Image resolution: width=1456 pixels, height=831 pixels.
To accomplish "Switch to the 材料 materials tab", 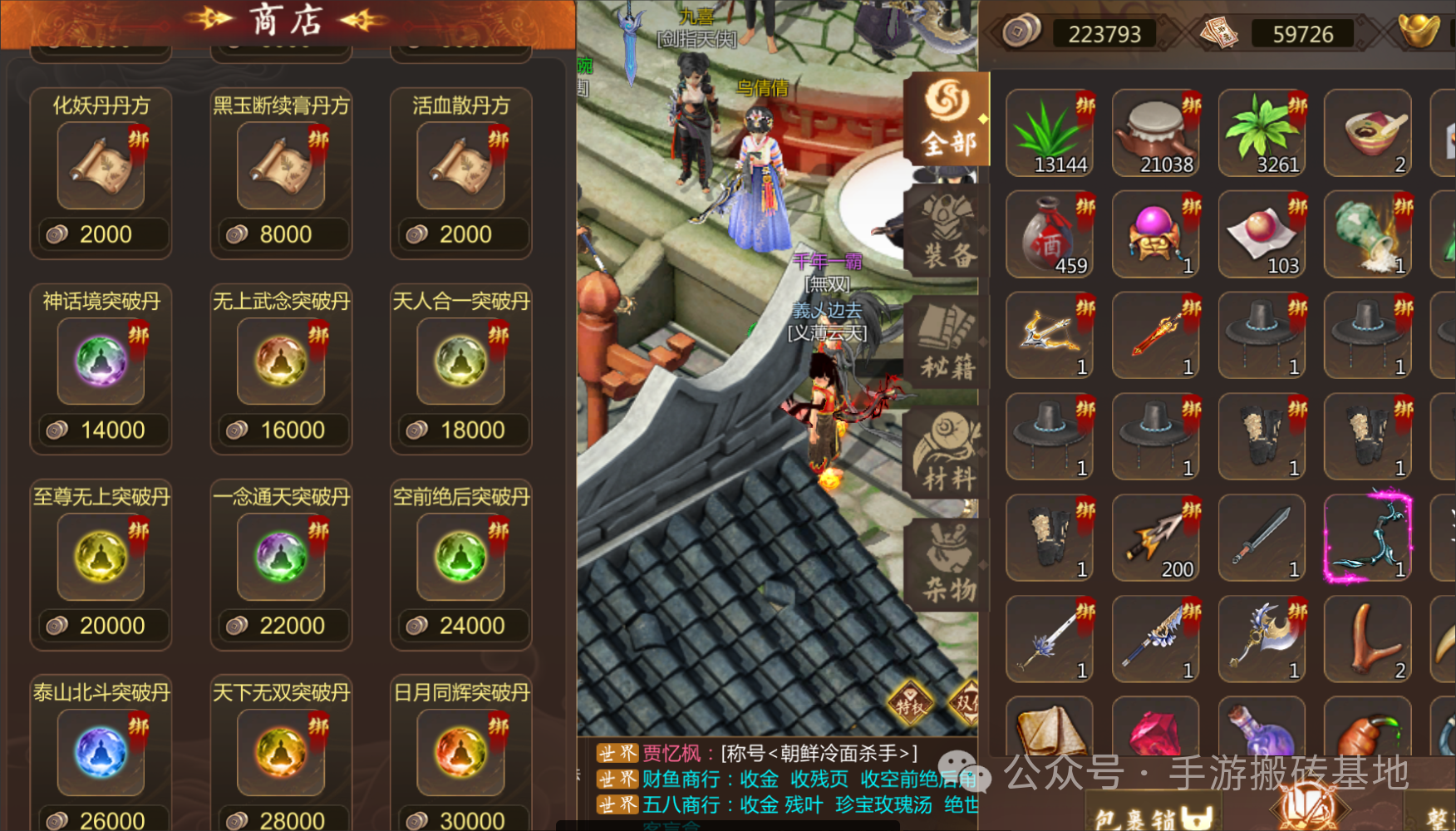I will click(x=948, y=456).
